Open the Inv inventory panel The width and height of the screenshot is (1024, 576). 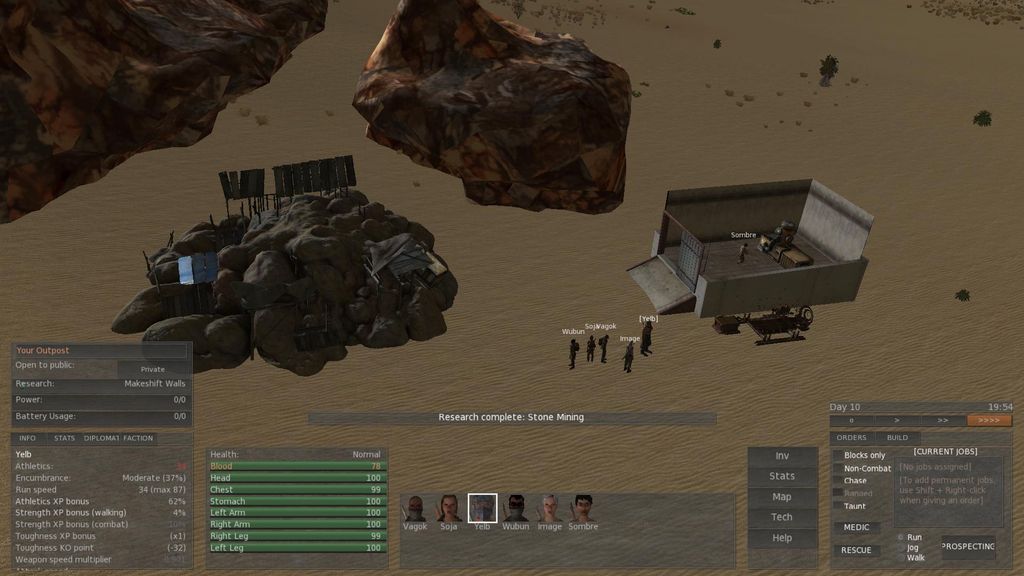[x=782, y=456]
